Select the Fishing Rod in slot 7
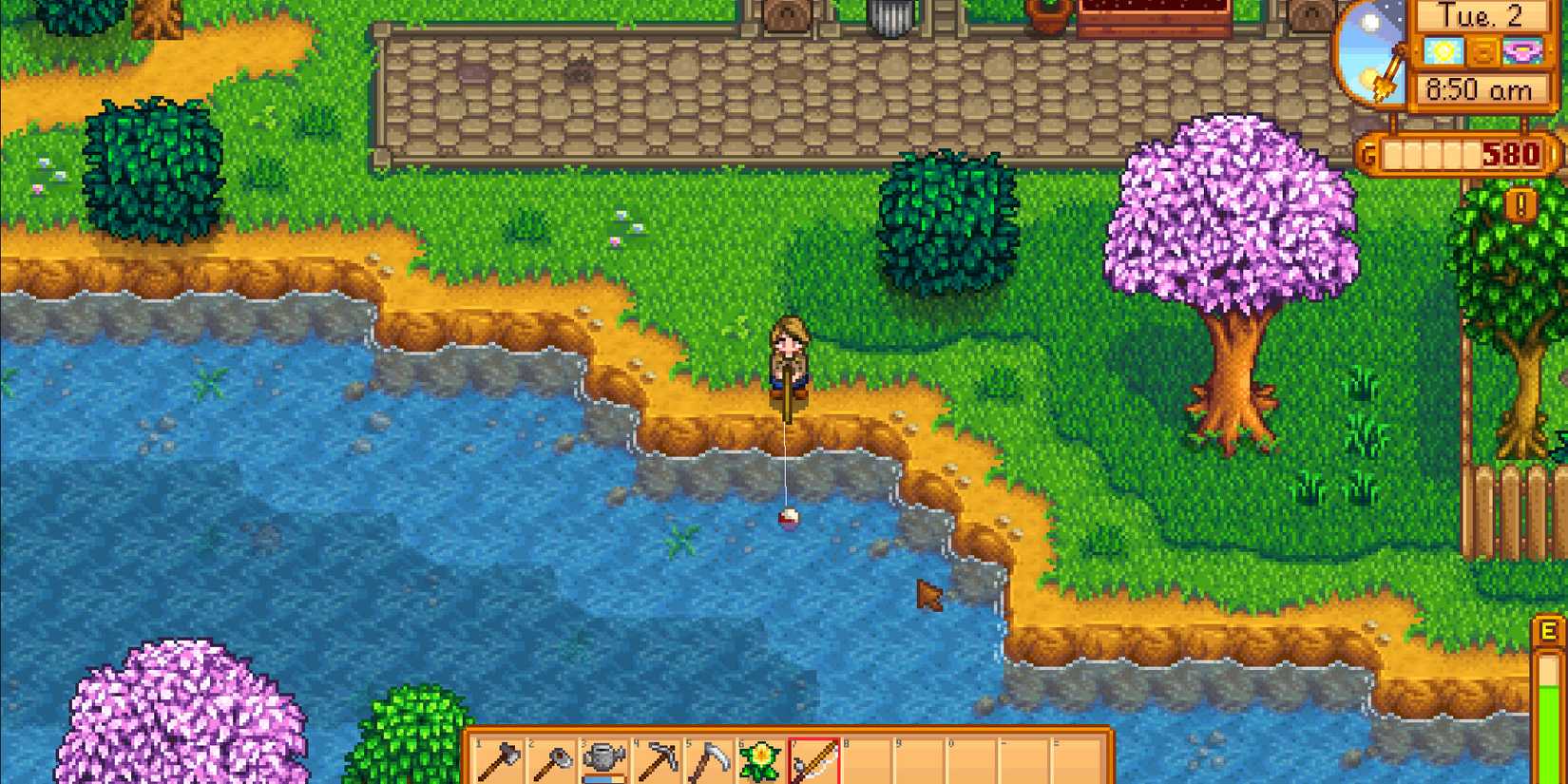The height and width of the screenshot is (784, 1568). pos(814,760)
